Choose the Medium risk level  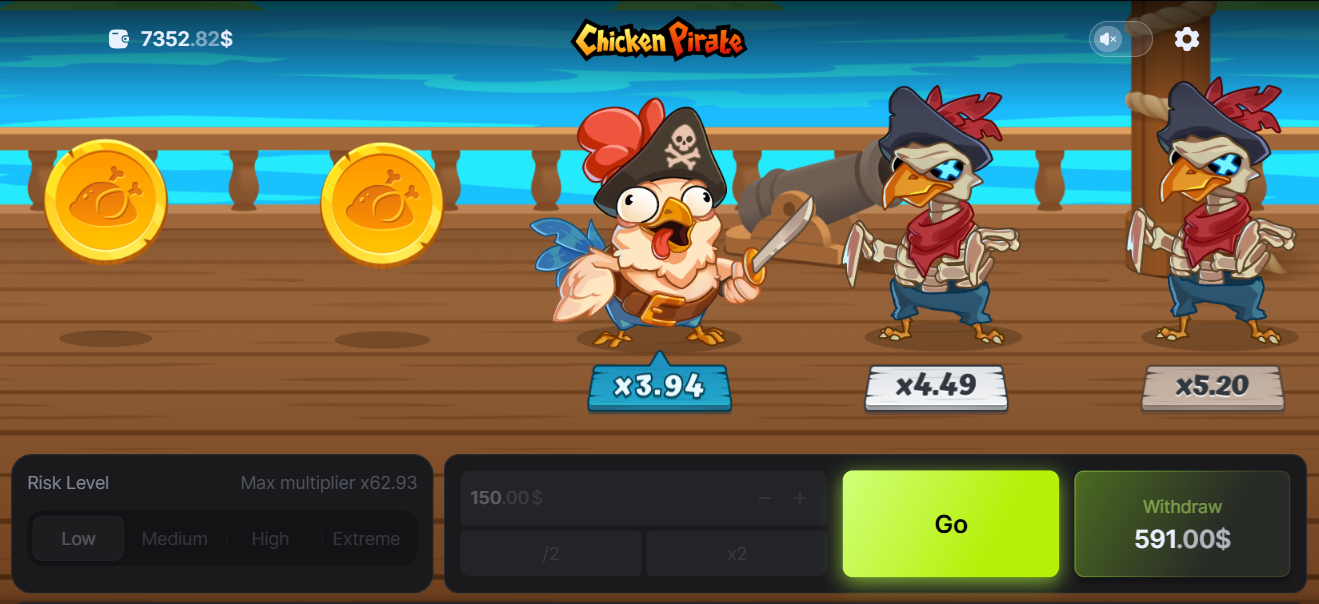(174, 539)
